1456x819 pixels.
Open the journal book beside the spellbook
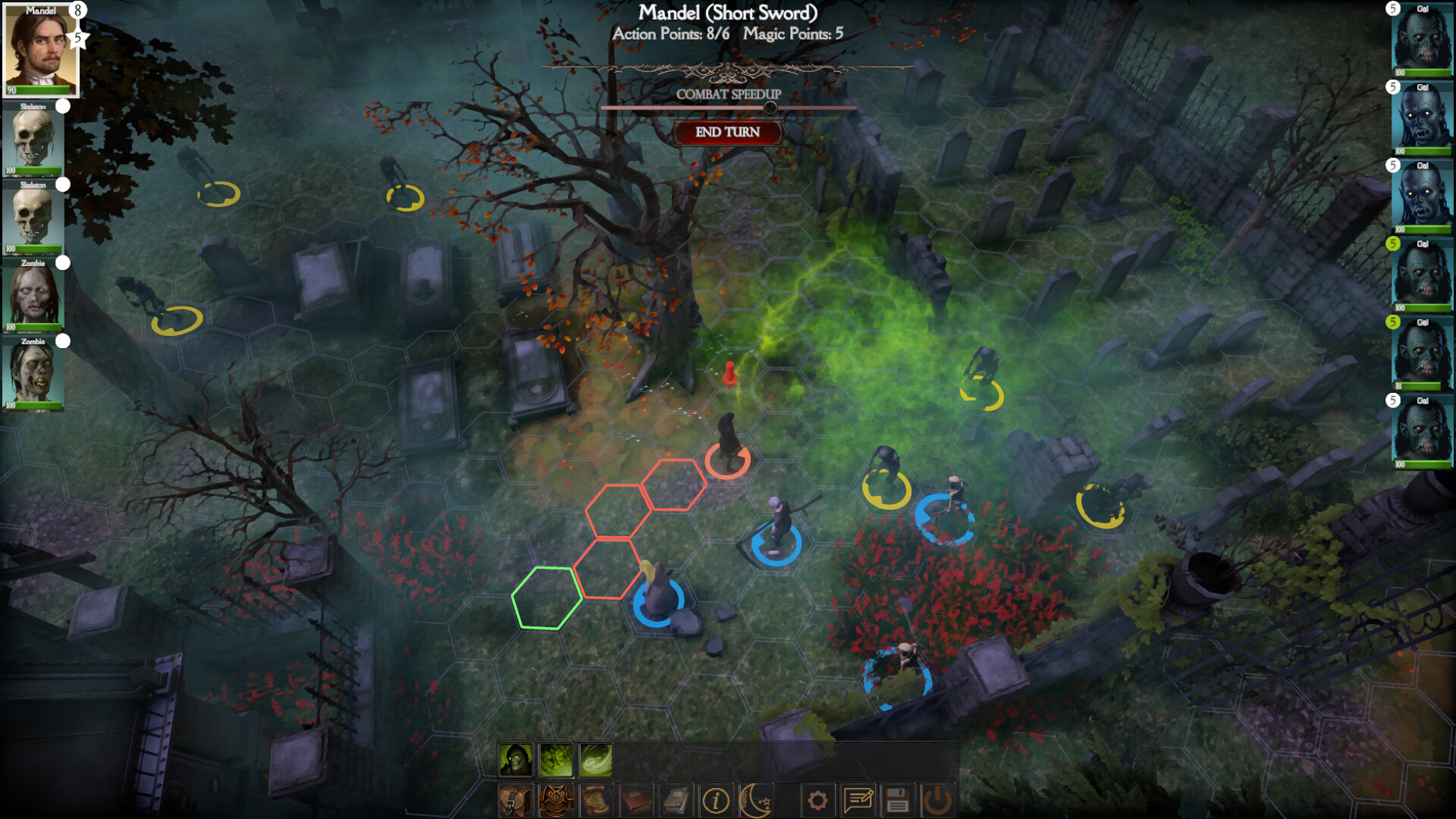click(x=676, y=799)
